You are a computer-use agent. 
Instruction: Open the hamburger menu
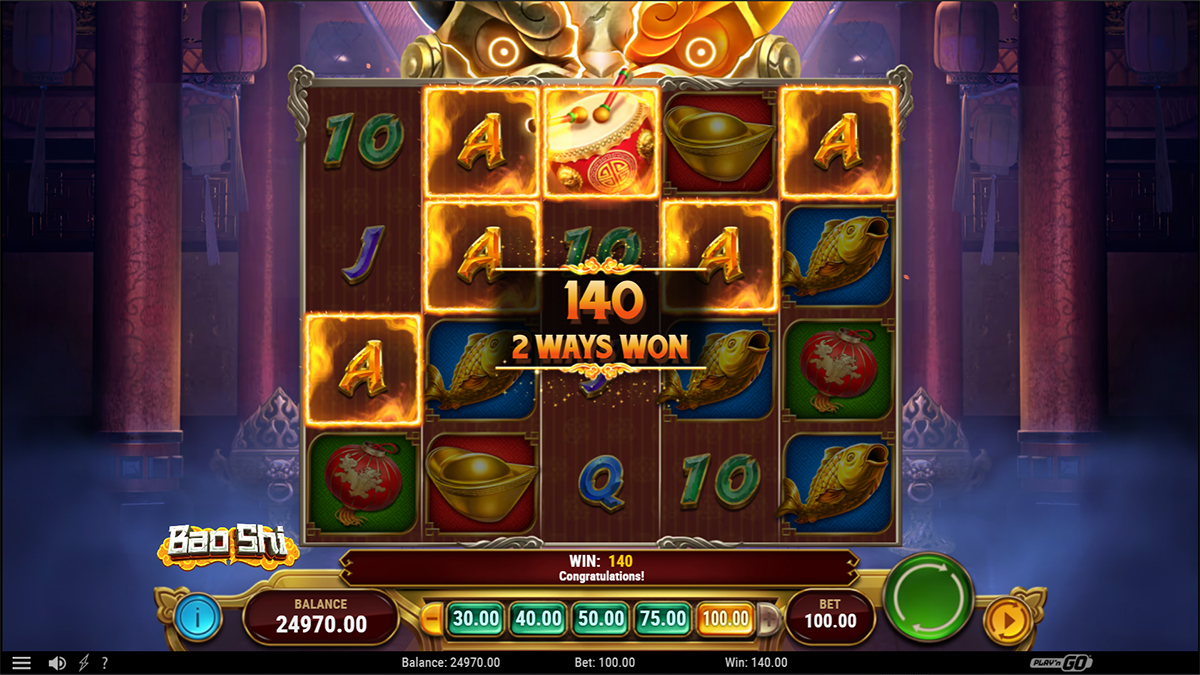tap(21, 663)
